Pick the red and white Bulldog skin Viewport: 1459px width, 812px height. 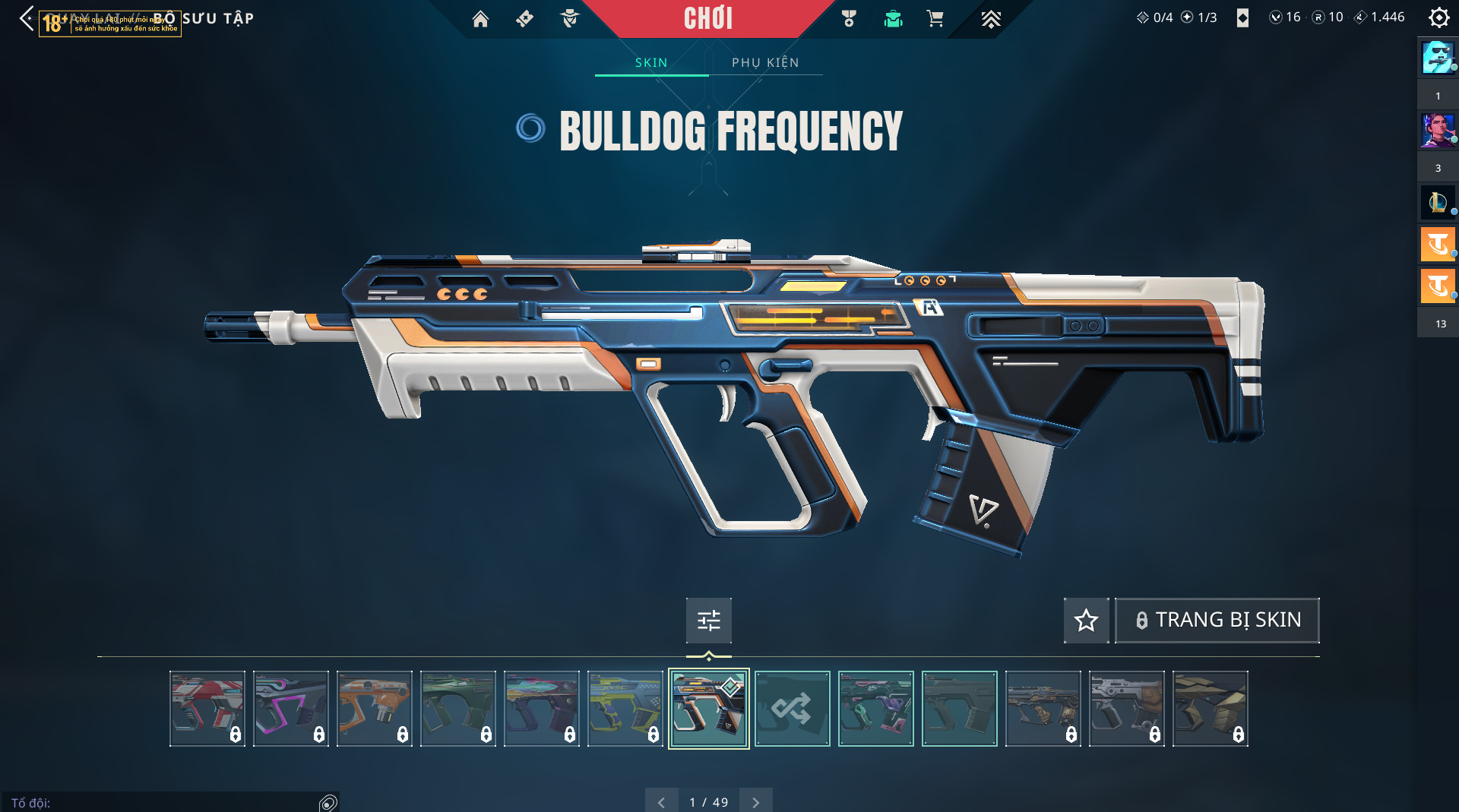[x=207, y=709]
